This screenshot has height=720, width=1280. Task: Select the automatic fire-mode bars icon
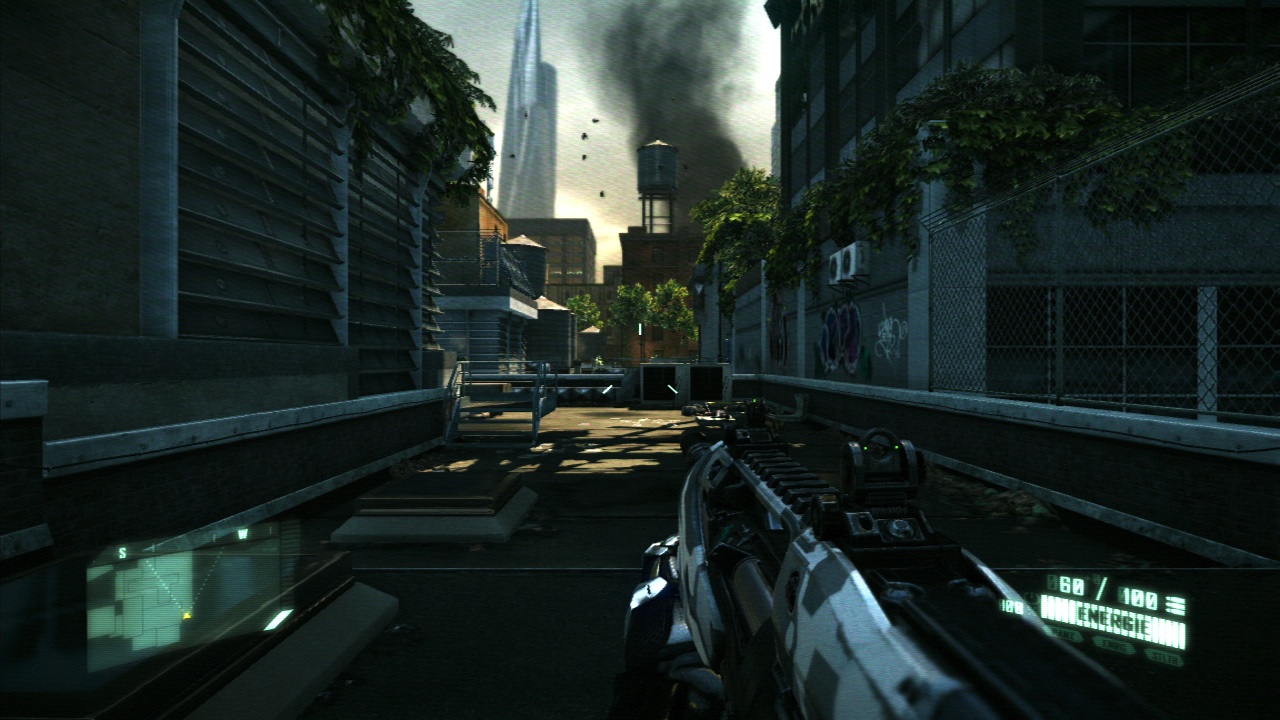pos(1176,604)
